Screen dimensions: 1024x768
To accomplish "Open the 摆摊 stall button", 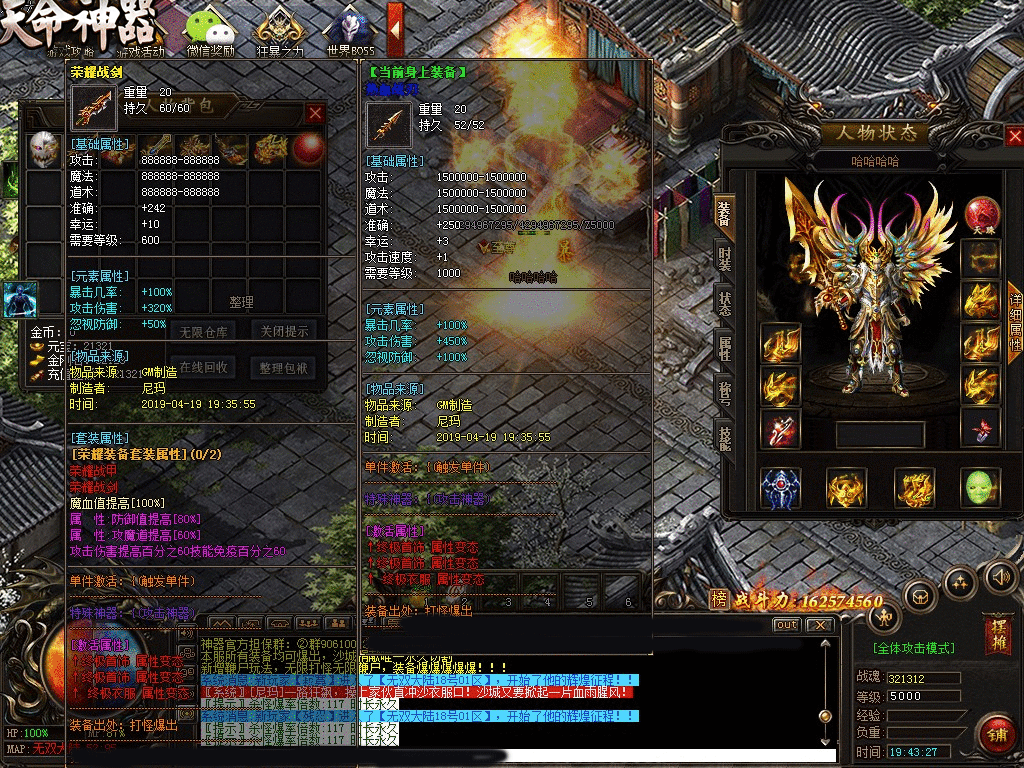I will tap(997, 633).
